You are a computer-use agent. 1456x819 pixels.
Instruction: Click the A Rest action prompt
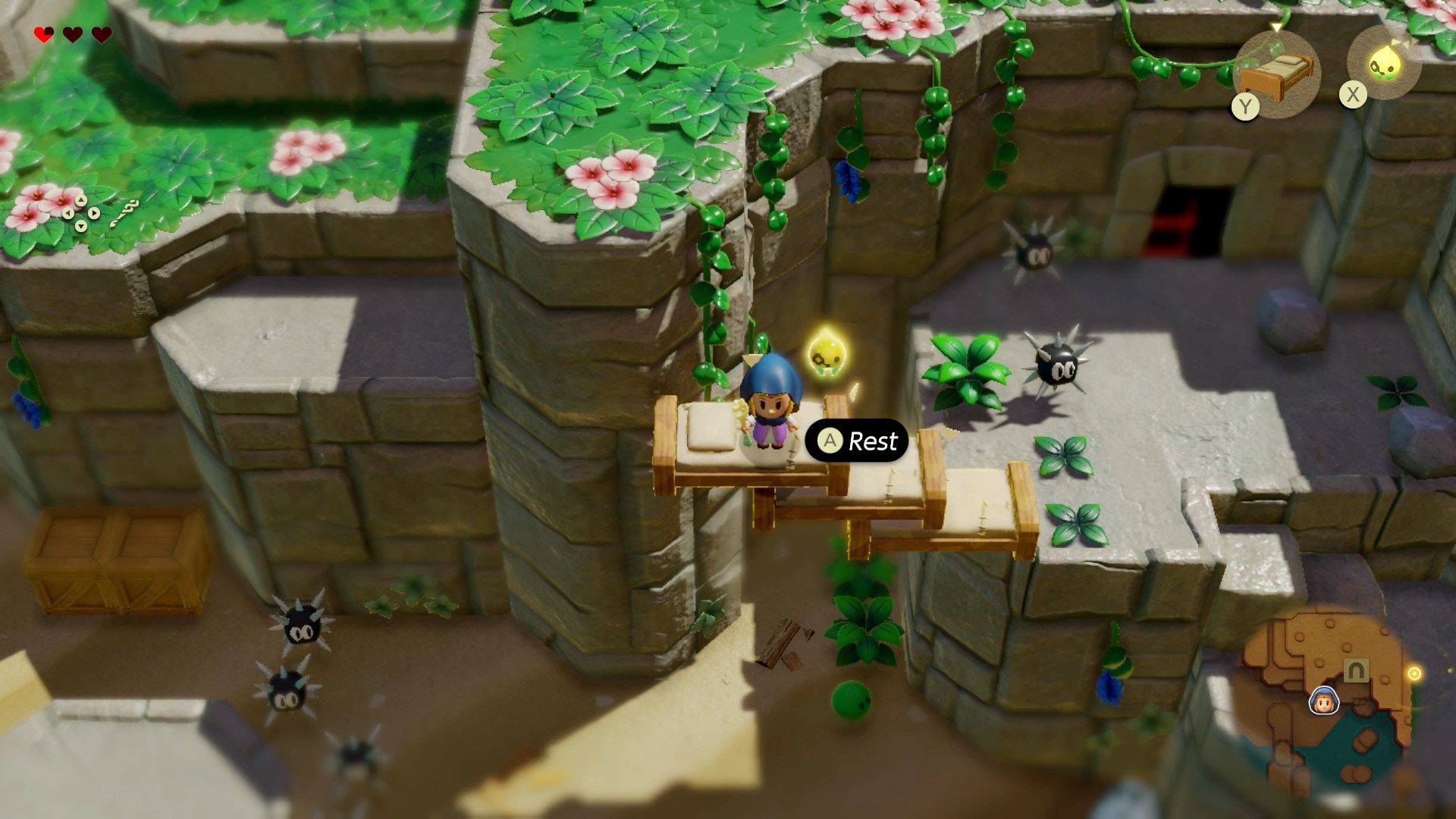(857, 441)
